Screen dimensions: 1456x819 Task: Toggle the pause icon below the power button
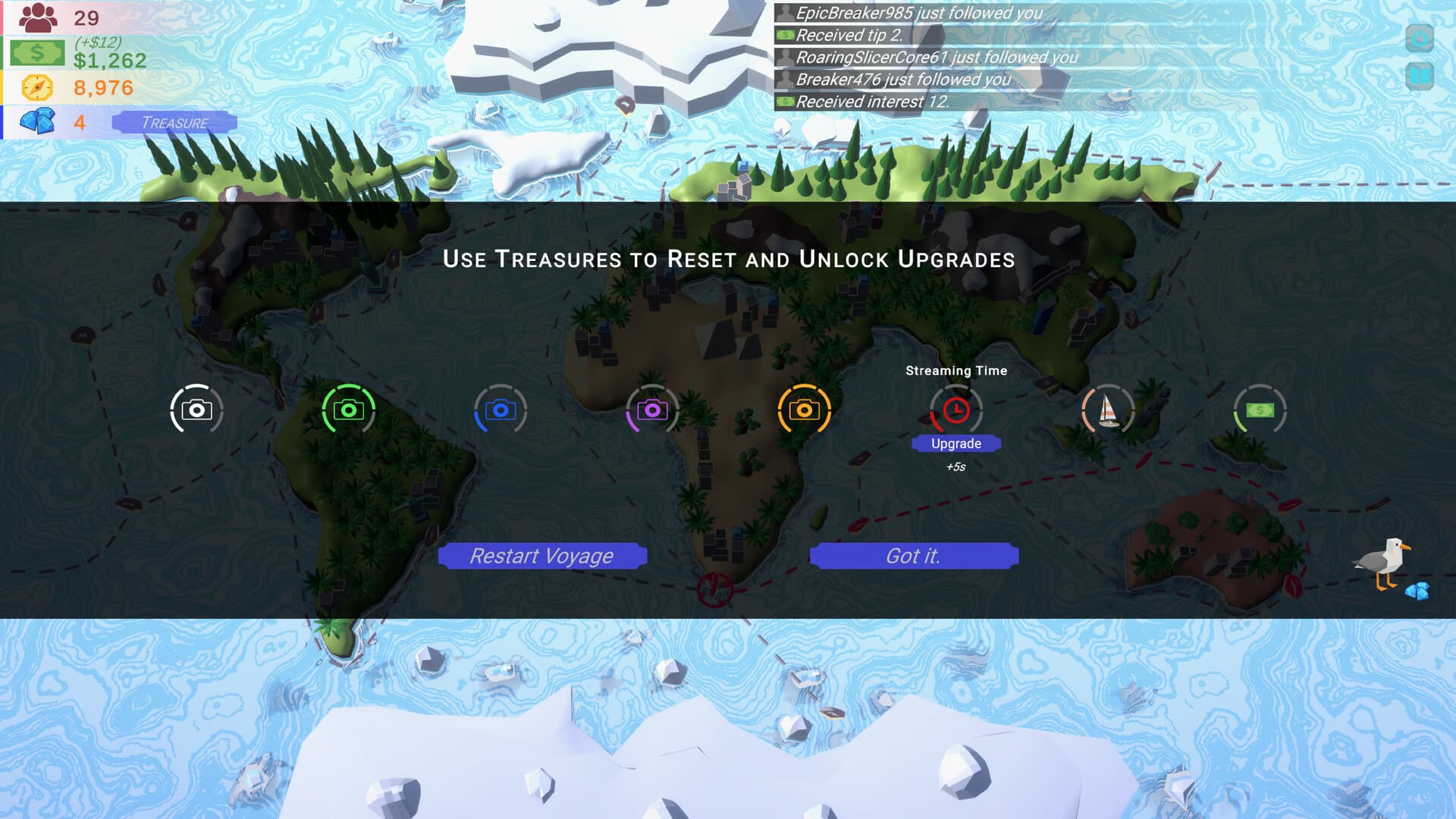(1420, 76)
